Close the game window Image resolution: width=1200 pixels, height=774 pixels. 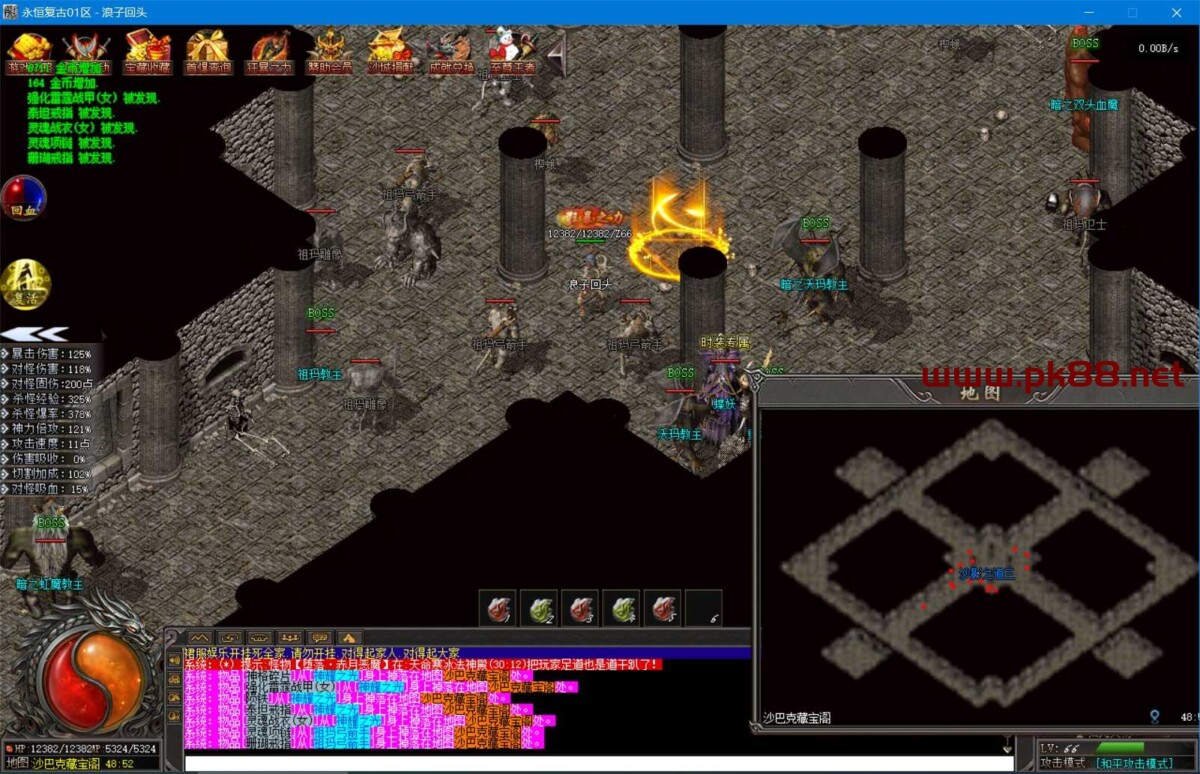point(1177,12)
